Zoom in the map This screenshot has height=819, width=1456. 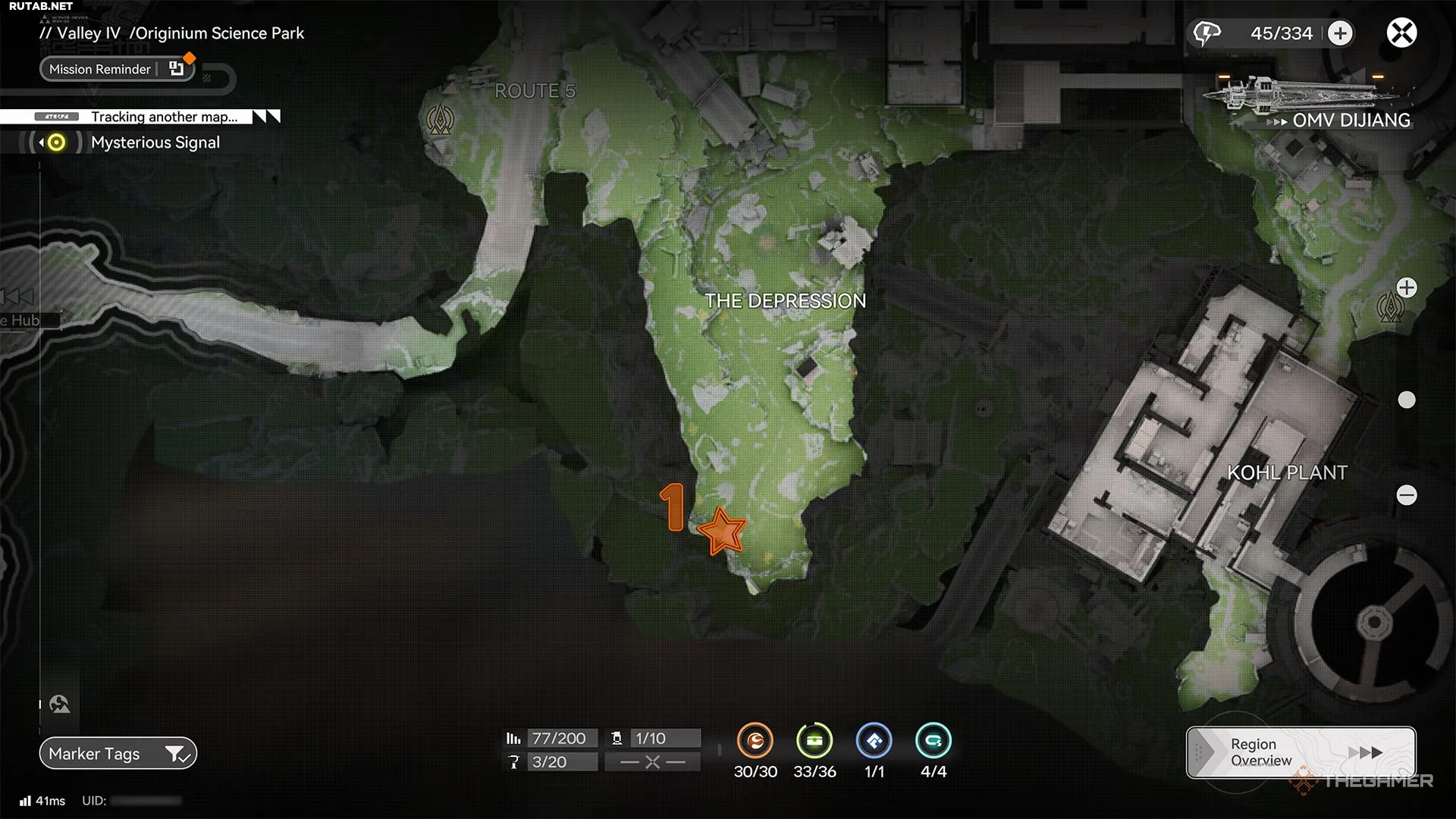(x=1407, y=288)
